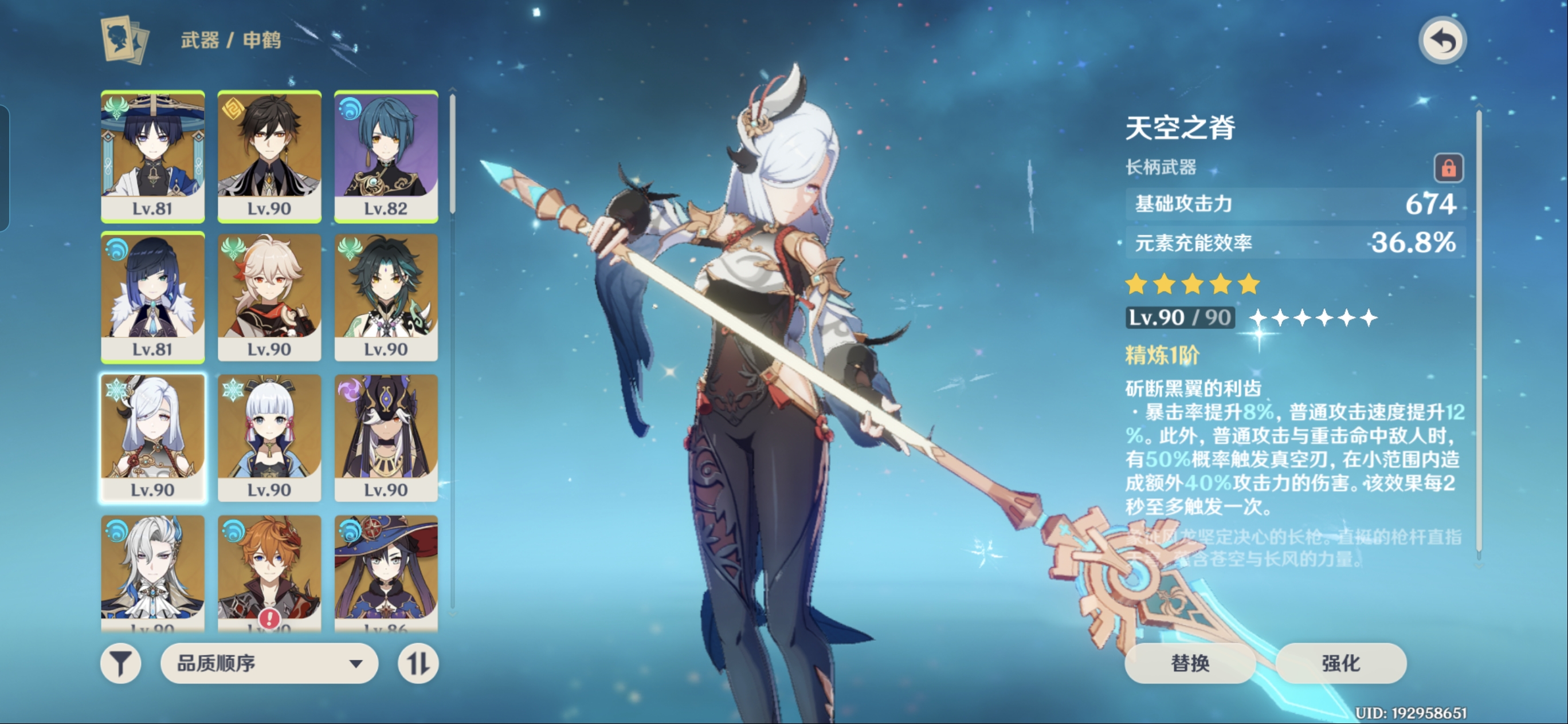Open the character archive card icon

125,40
